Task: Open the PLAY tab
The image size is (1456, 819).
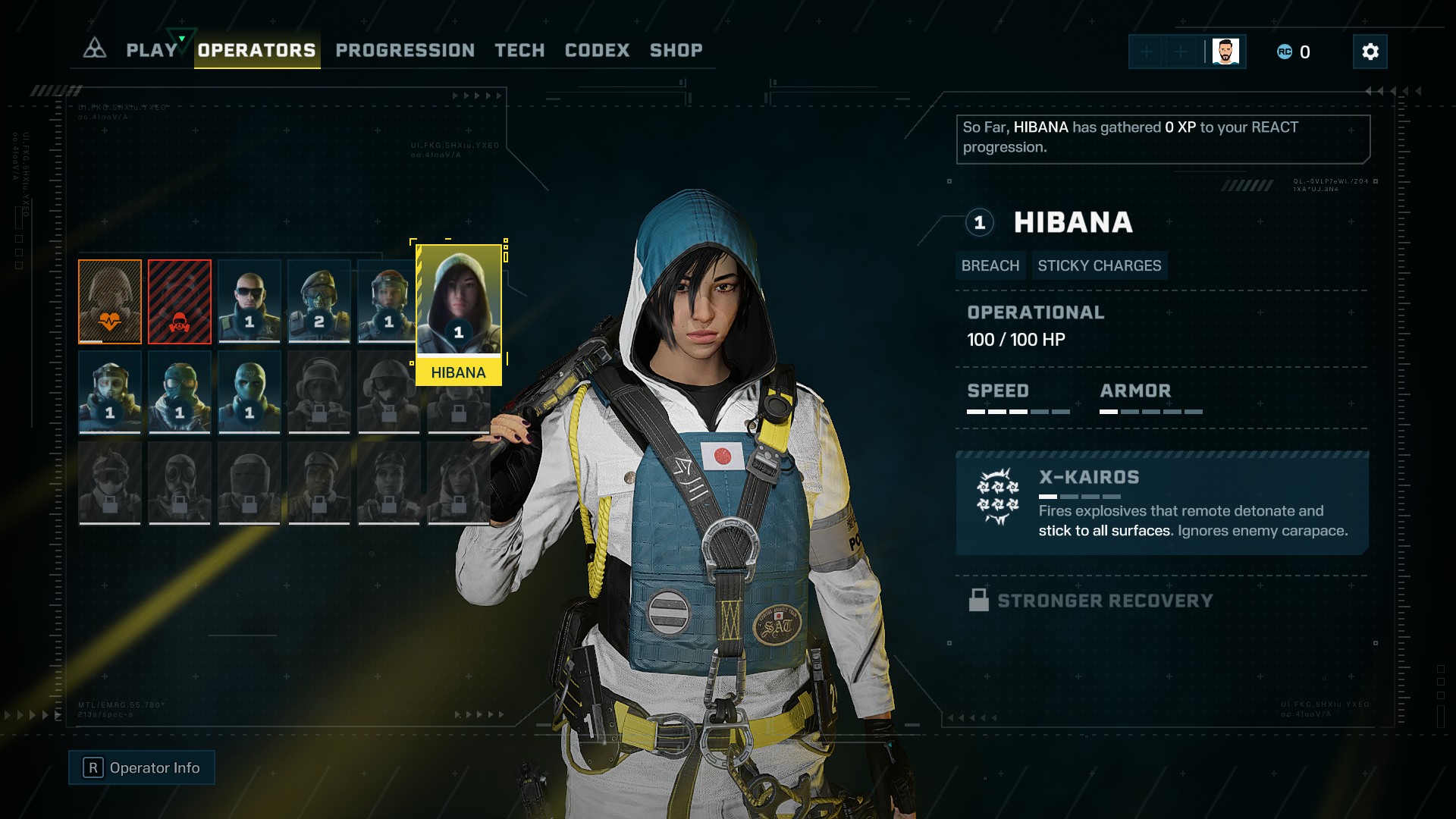Action: click(x=152, y=50)
